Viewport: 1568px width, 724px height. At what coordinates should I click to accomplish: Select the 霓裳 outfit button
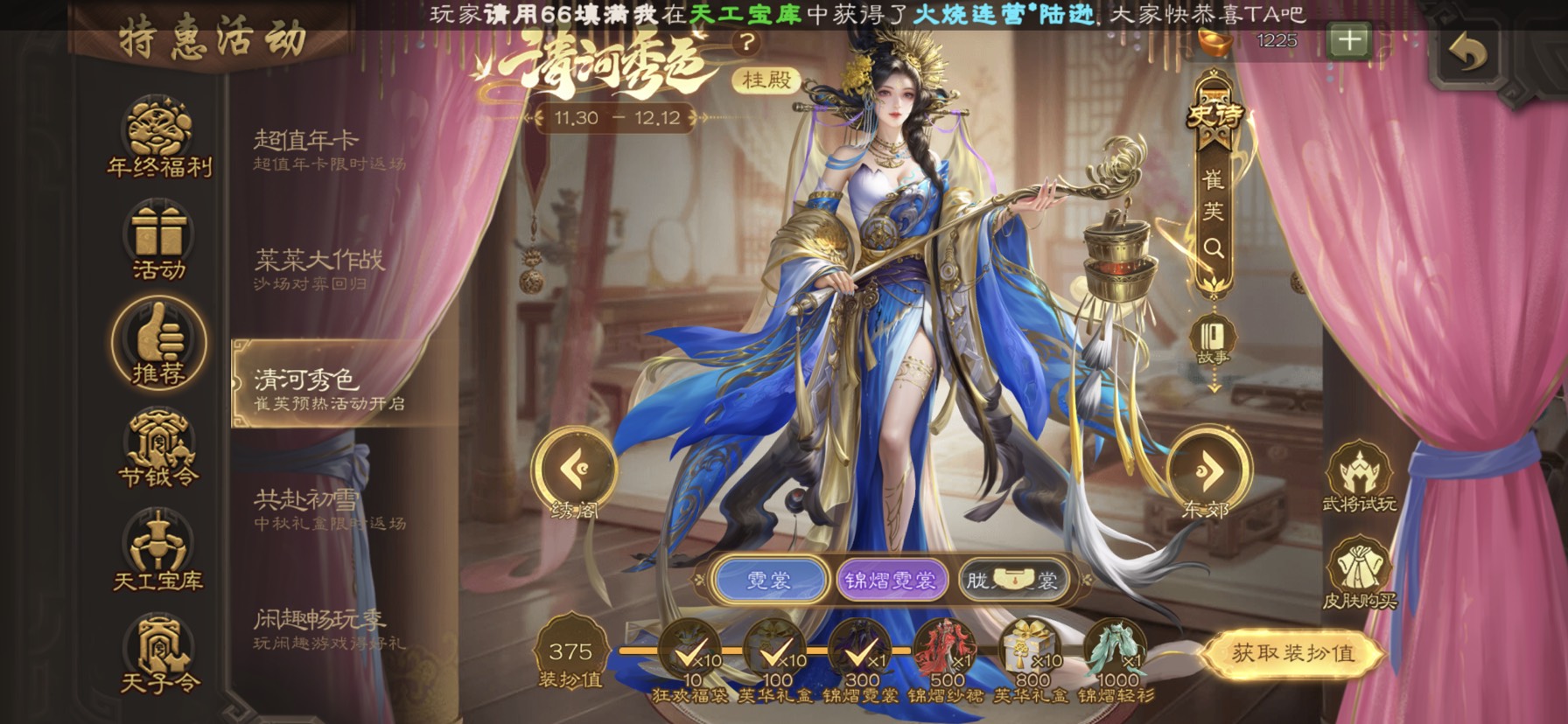769,581
